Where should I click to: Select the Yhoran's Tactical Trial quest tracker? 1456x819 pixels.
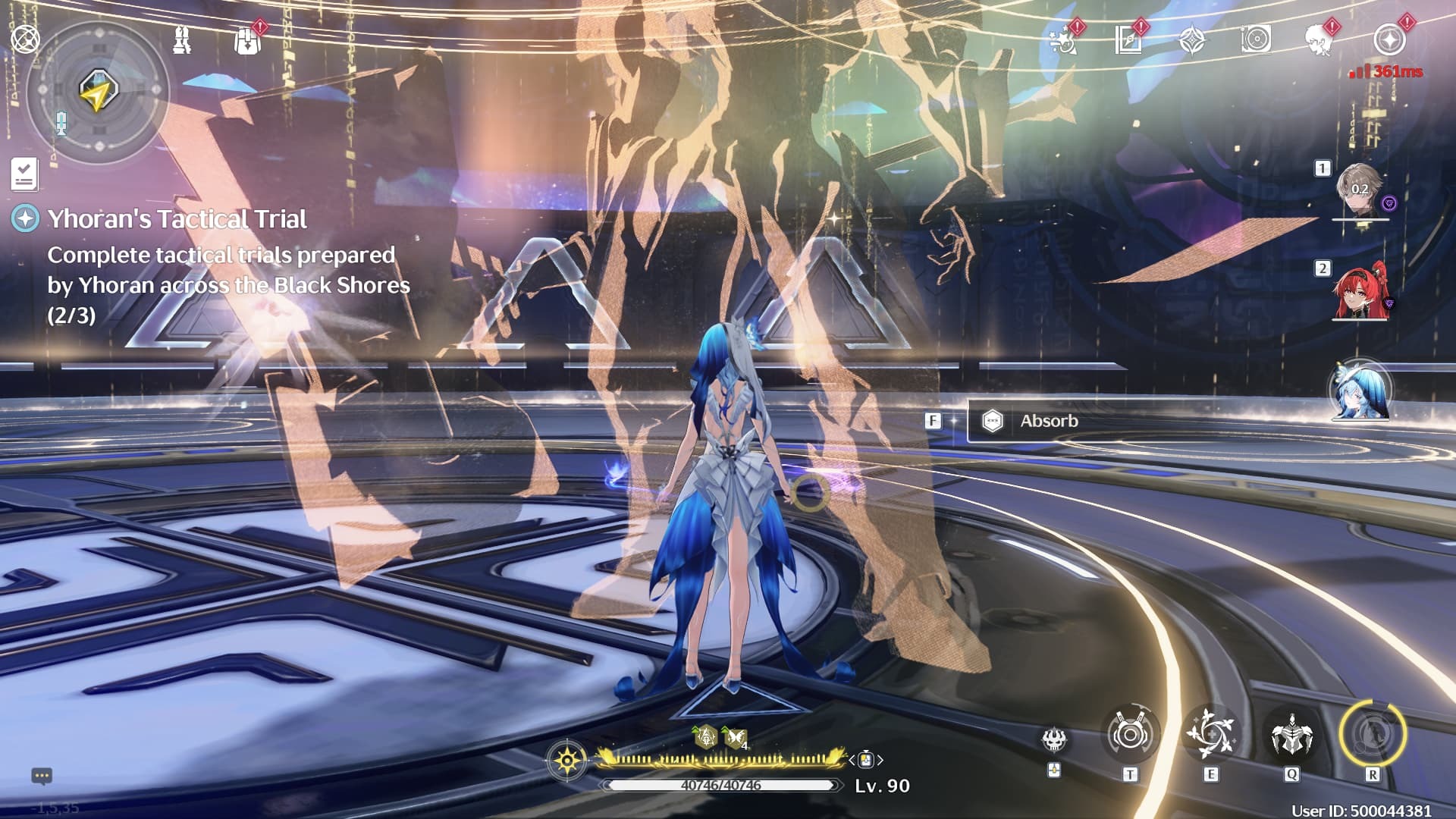(x=177, y=219)
